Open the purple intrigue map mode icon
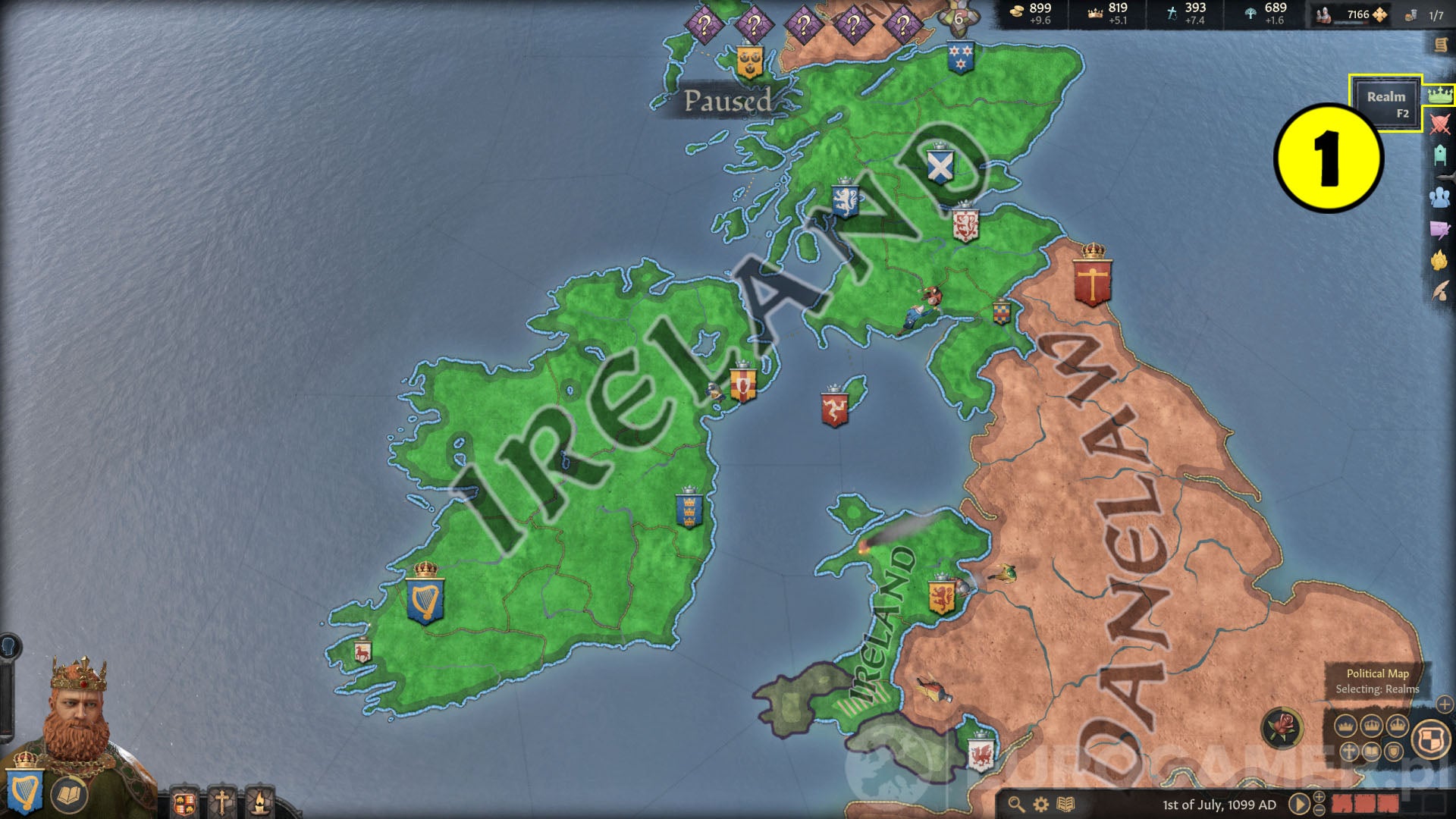The image size is (1456, 819). [x=1439, y=227]
